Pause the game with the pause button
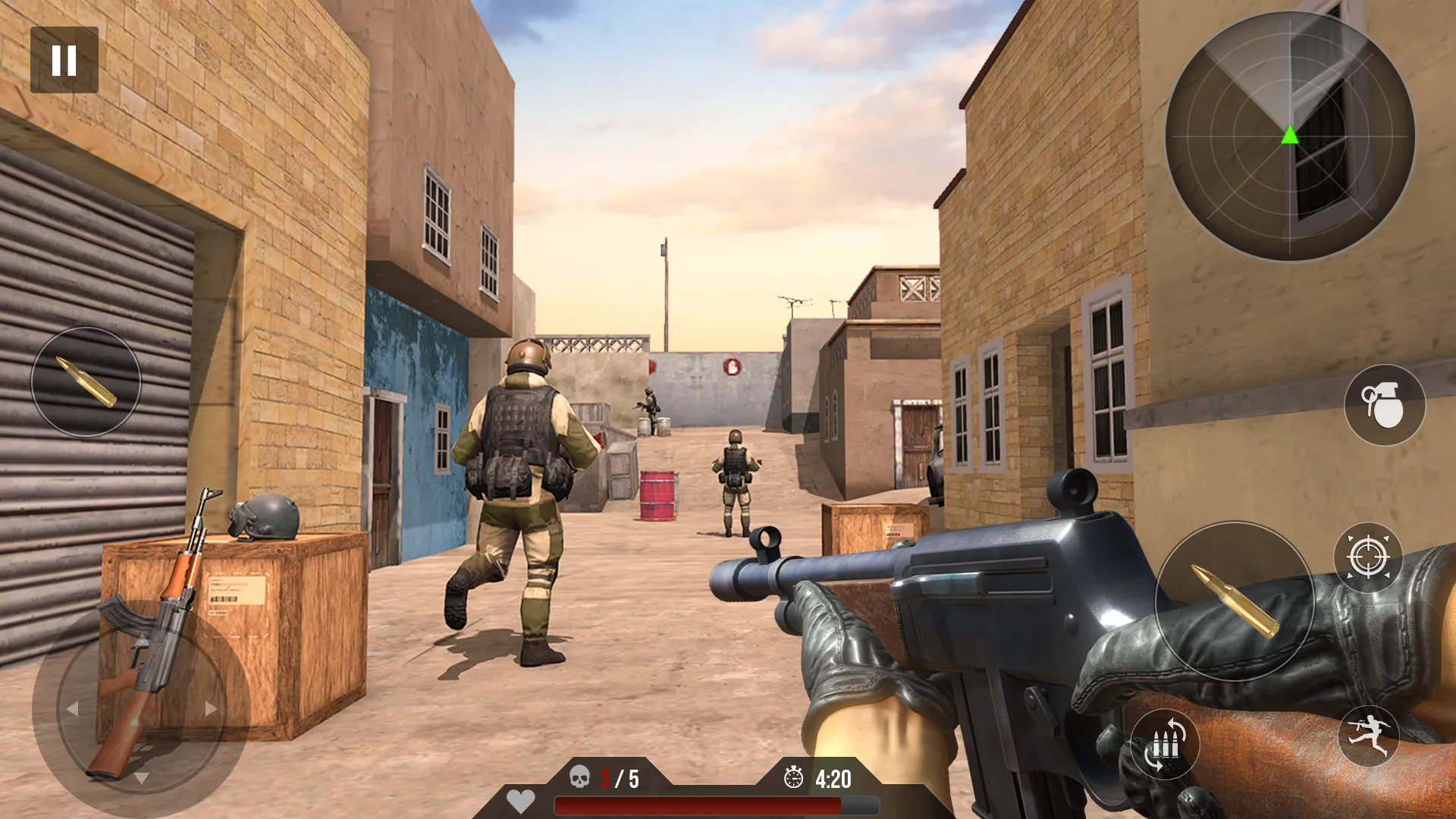The image size is (1456, 819). click(65, 58)
